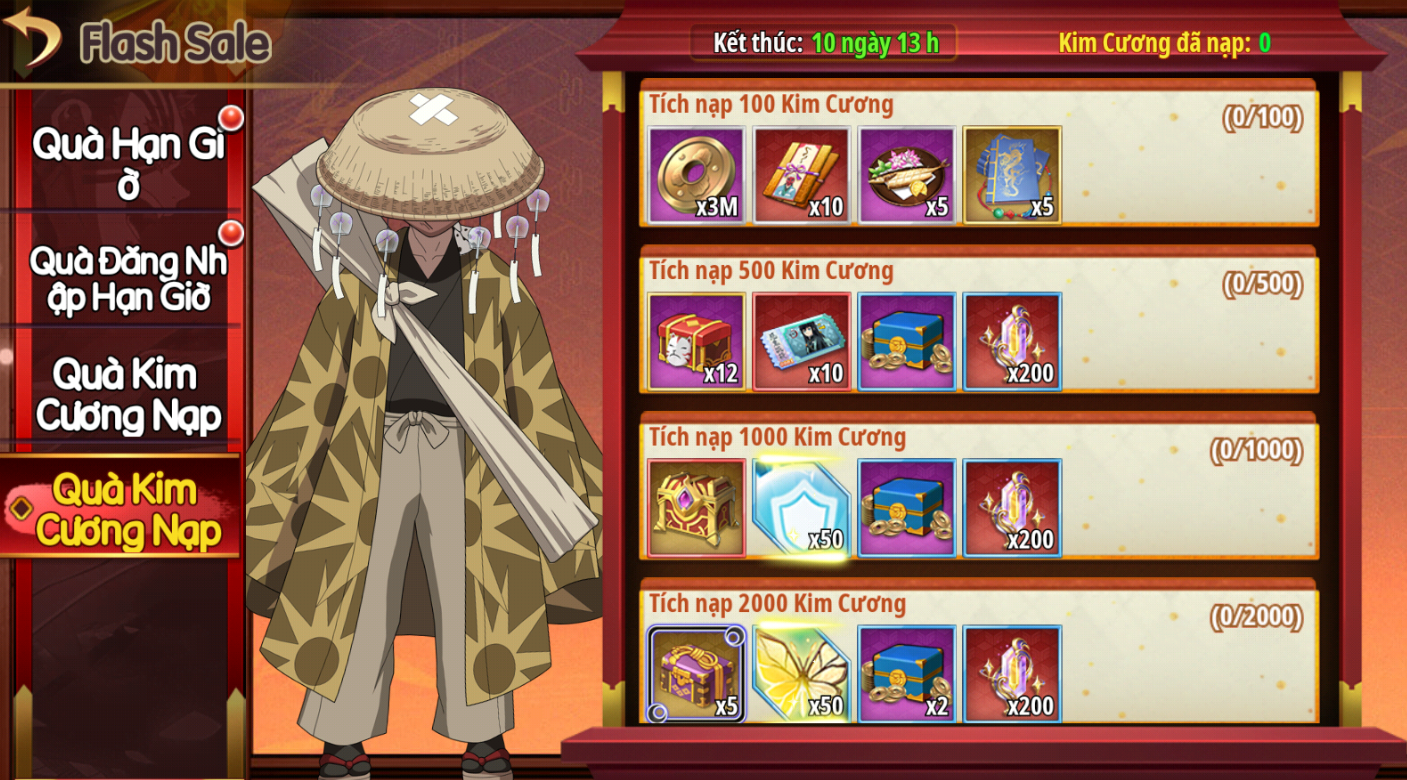1407x780 pixels.
Task: Show the golden ornate chest reward
Action: click(x=696, y=507)
